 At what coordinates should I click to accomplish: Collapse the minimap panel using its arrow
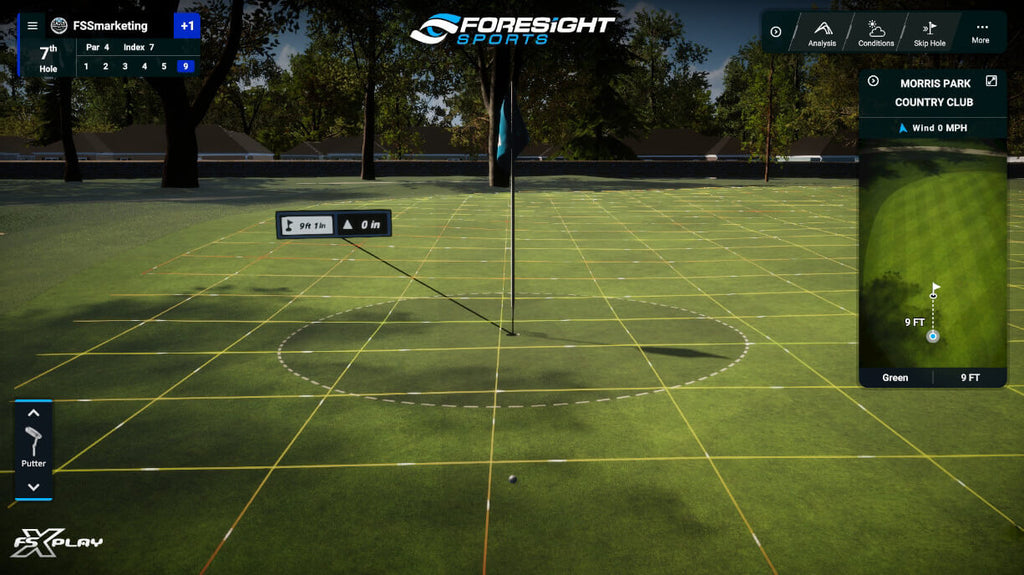coord(873,82)
